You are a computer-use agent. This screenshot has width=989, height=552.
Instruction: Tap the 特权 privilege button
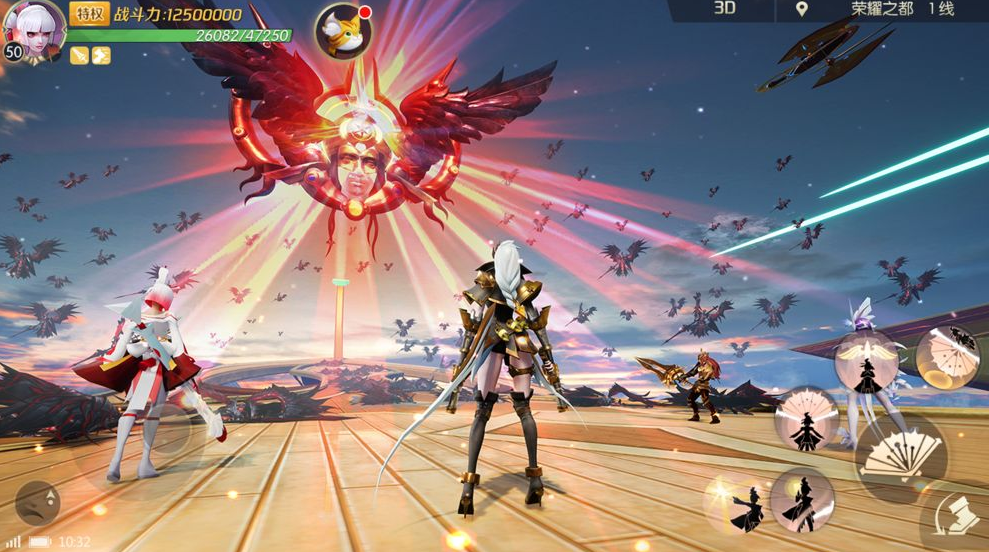click(88, 13)
